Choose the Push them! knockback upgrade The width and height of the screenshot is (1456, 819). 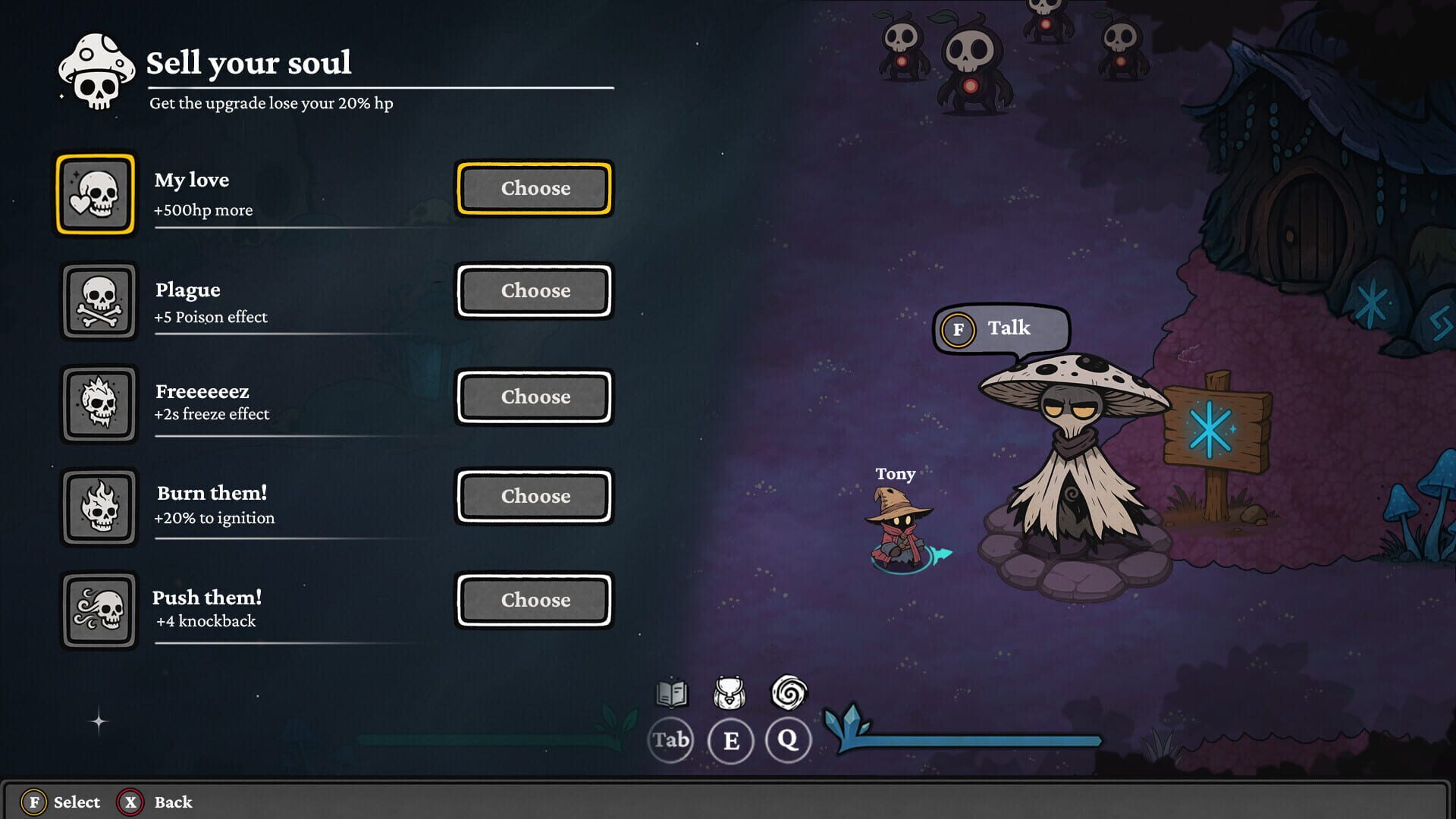[x=535, y=600]
